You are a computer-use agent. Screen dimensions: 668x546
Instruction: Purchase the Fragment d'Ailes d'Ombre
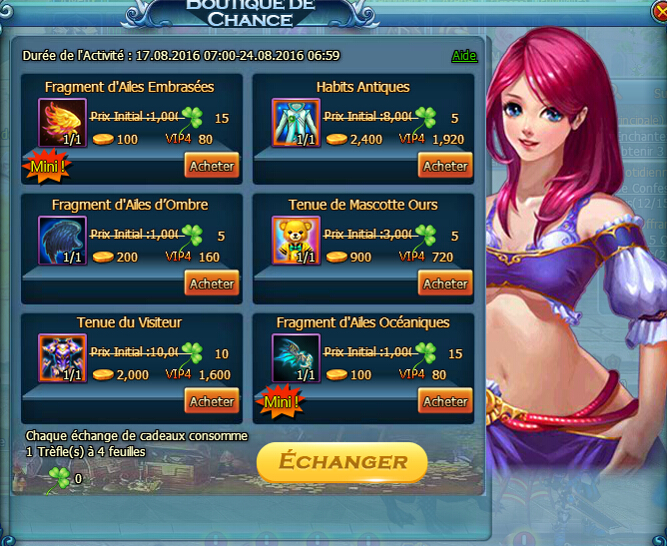coord(211,284)
